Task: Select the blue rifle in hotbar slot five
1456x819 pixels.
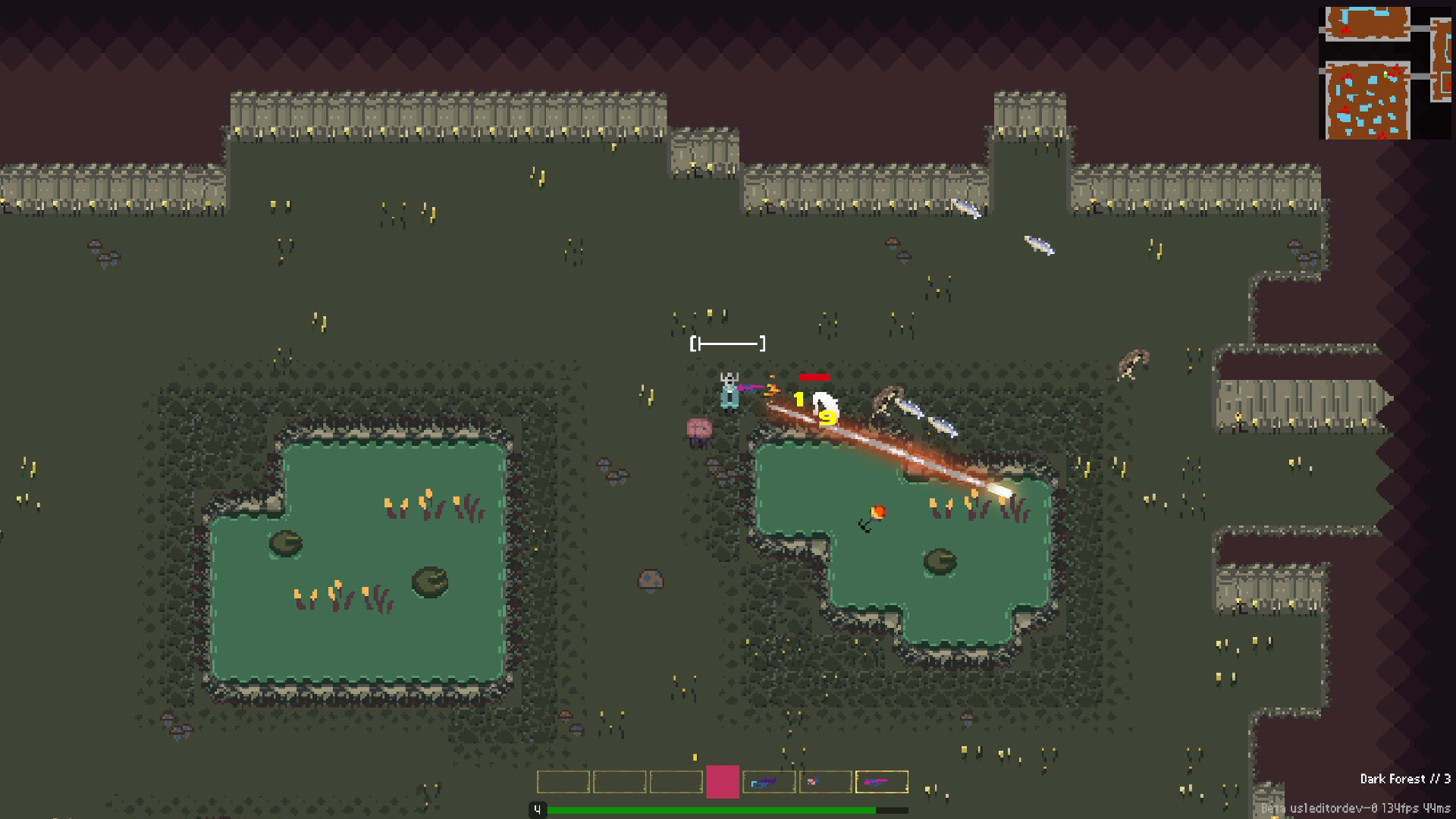Action: (x=769, y=781)
